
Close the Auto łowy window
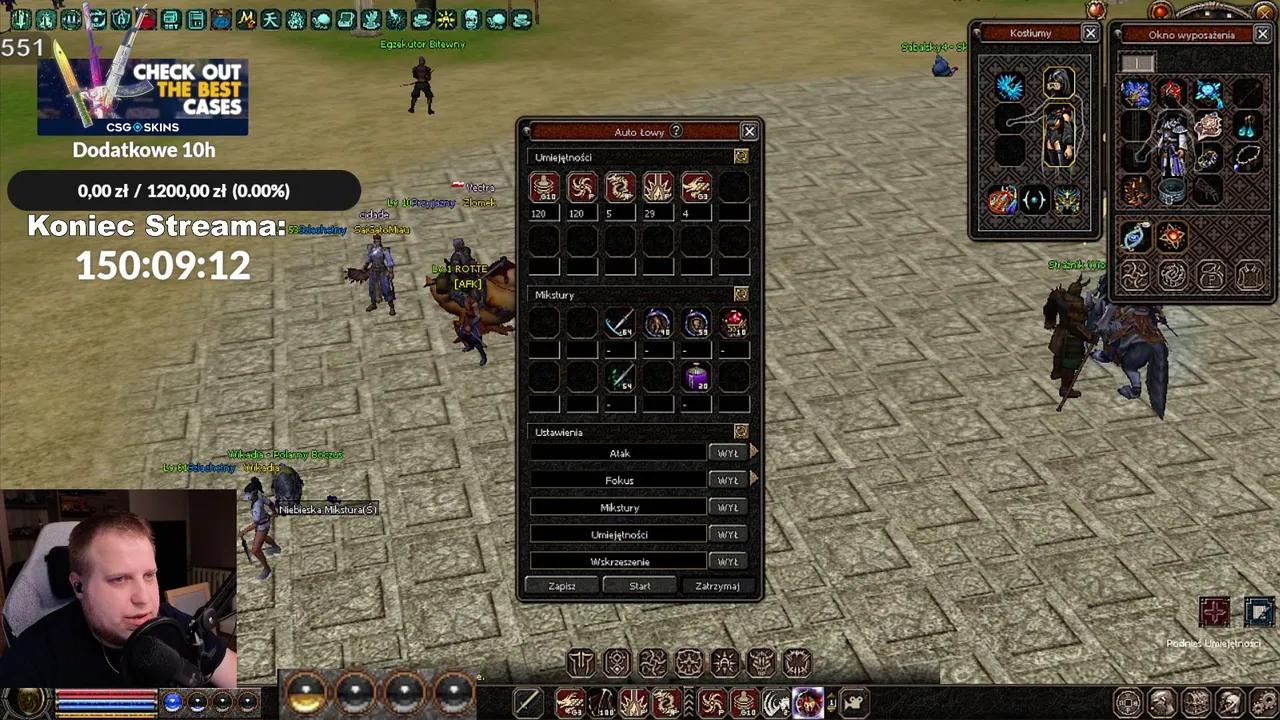point(748,131)
